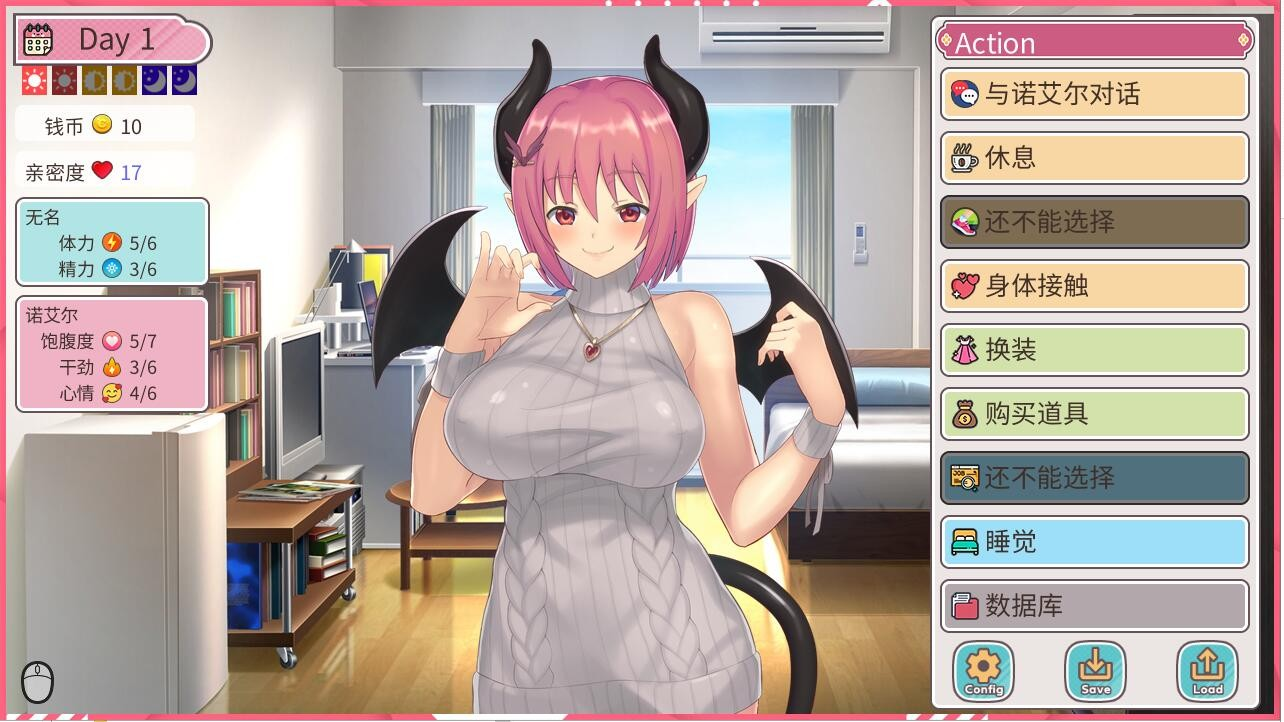Open the Config settings
The height and width of the screenshot is (722, 1284).
983,671
